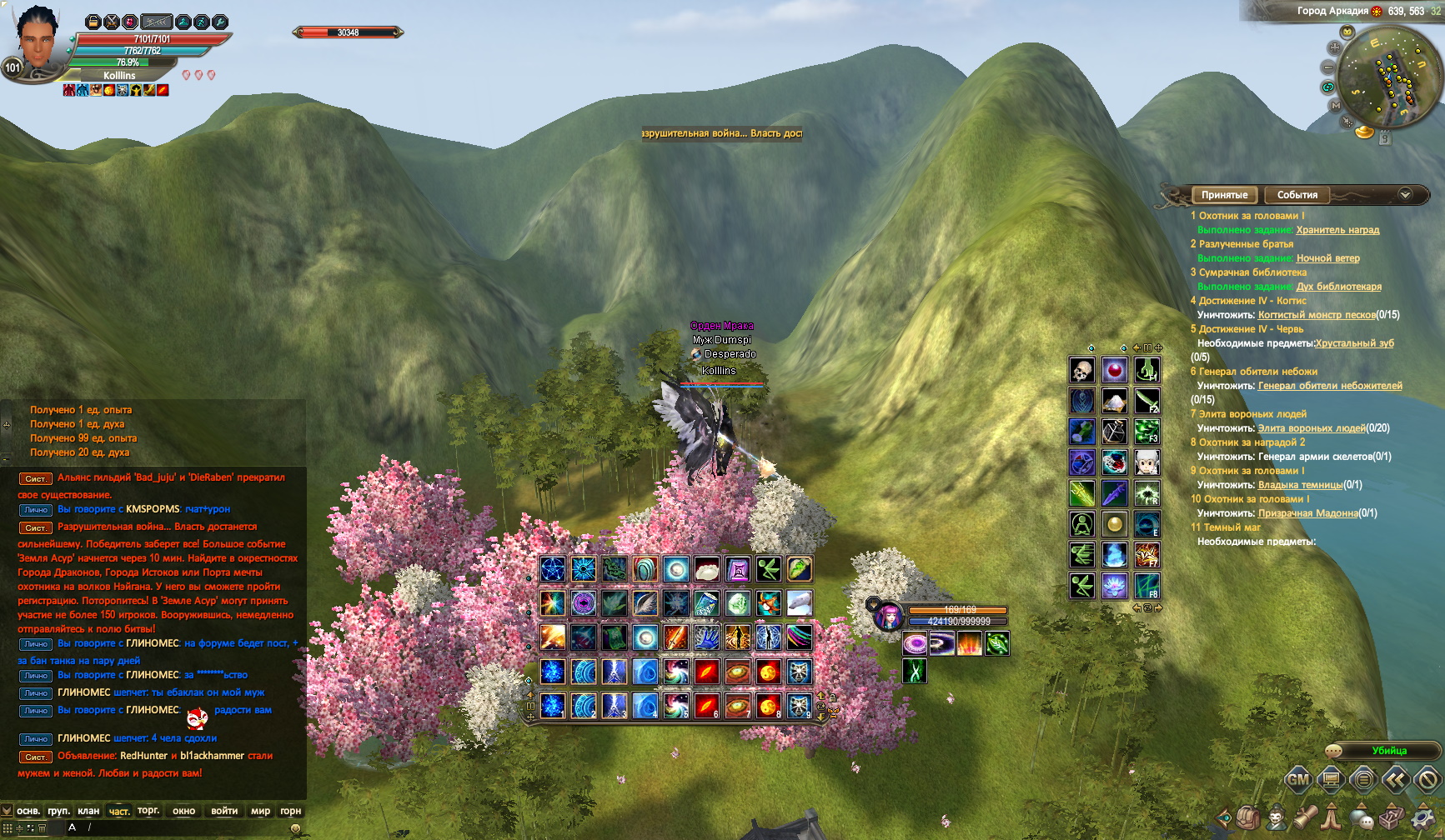This screenshot has height=840, width=1445.
Task: Follow the Ночной ветер quest link
Action: point(1327,258)
